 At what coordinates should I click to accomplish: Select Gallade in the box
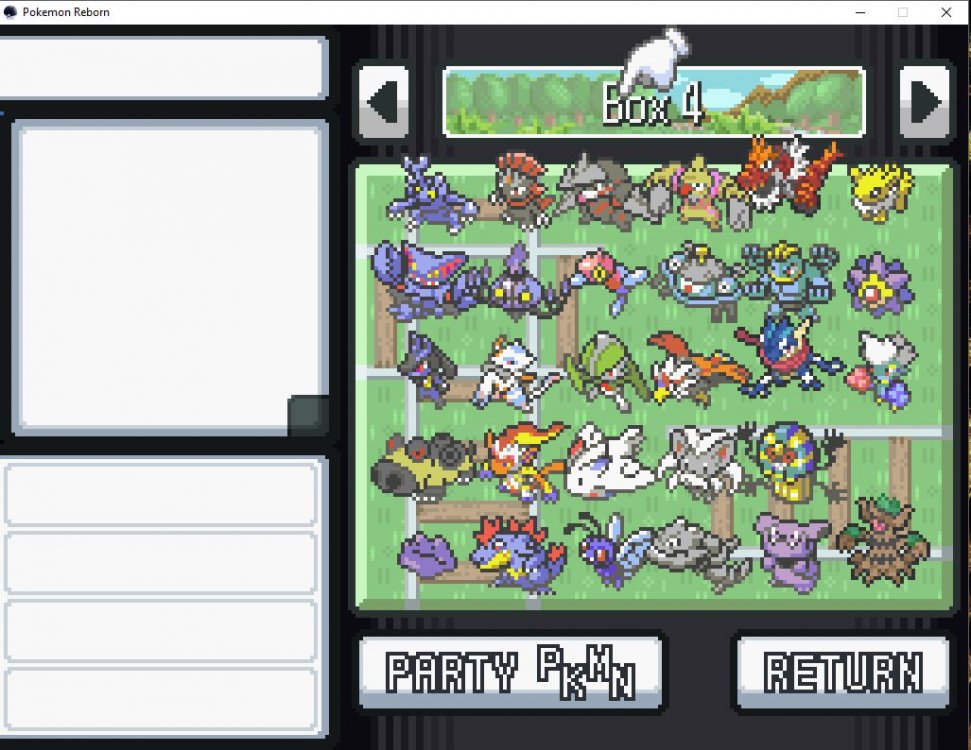[x=599, y=369]
